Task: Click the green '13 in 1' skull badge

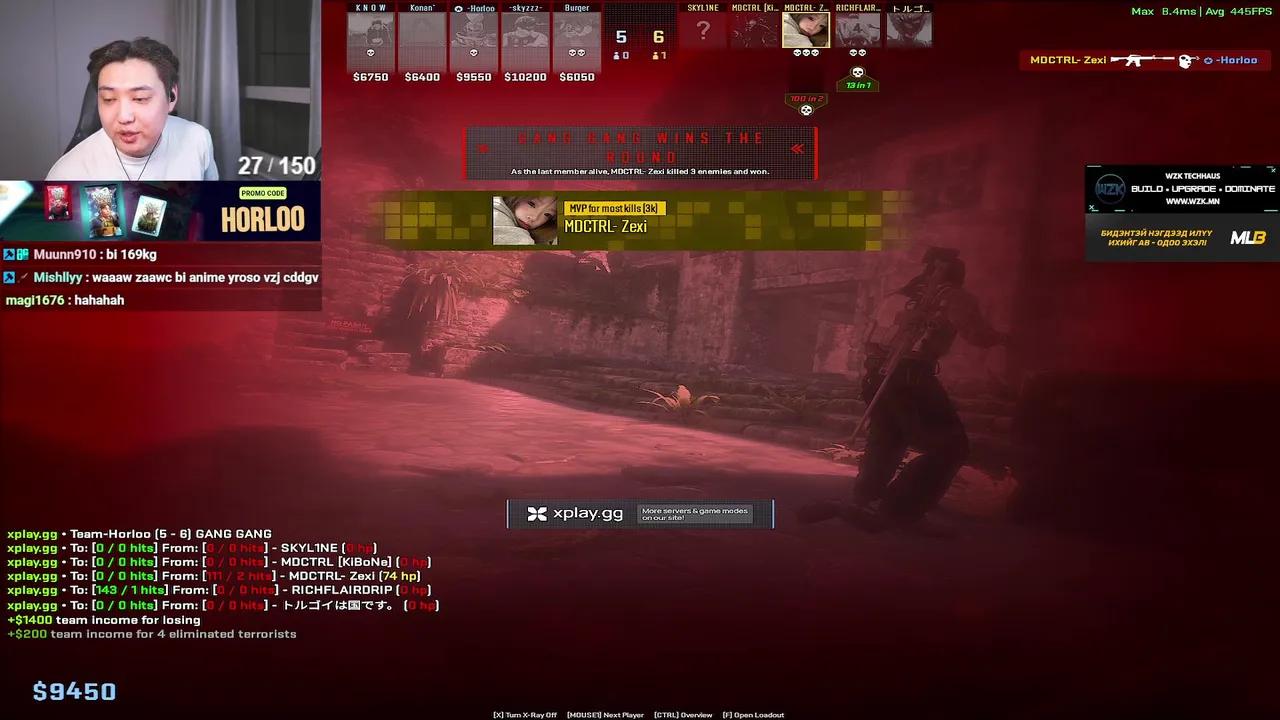Action: coord(857,84)
